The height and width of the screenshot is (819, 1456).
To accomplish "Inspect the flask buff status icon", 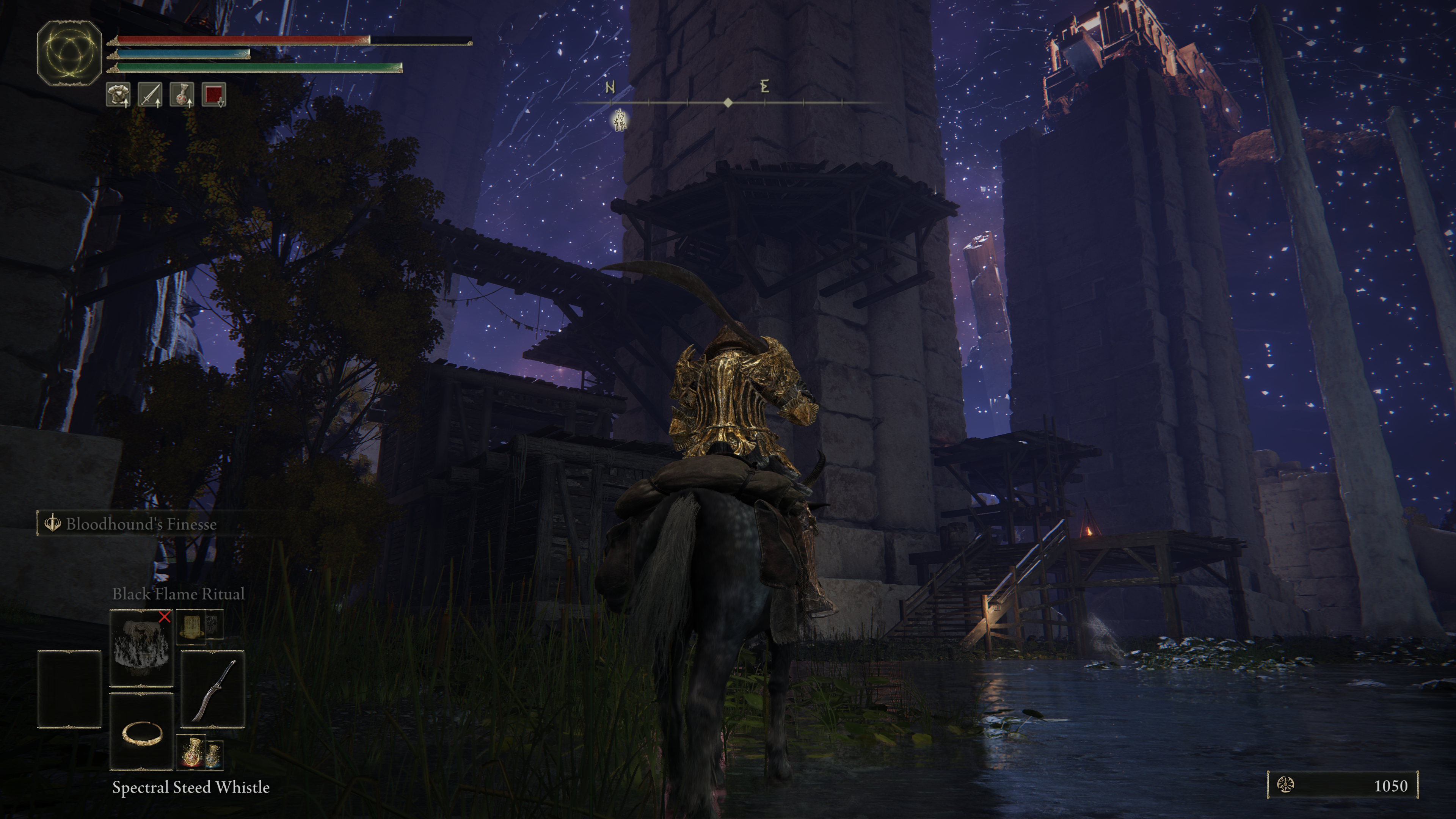I will (x=182, y=95).
